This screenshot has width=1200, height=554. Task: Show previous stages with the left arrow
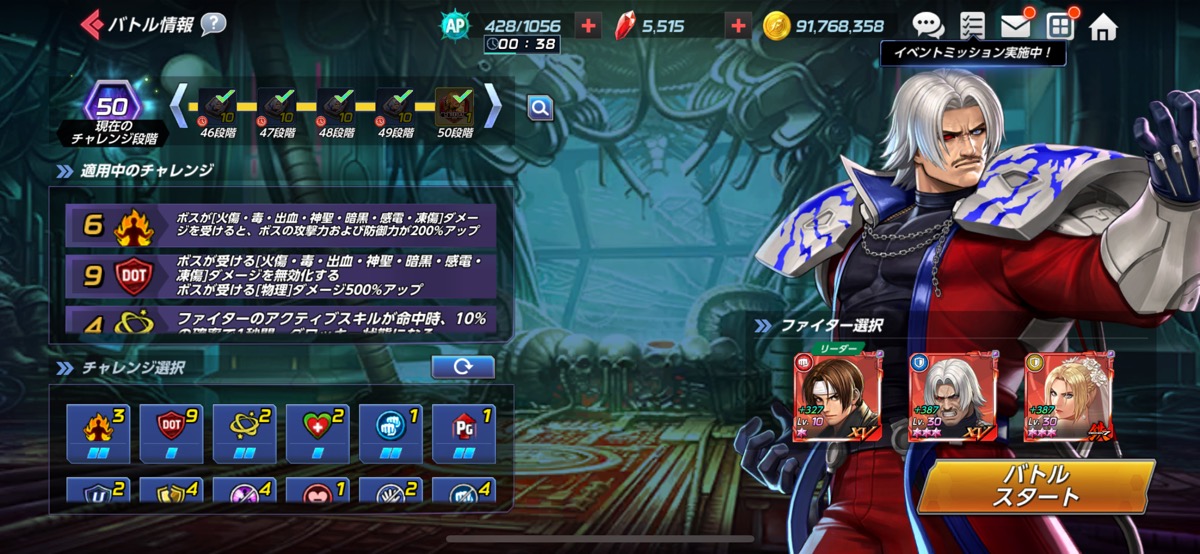[x=178, y=104]
